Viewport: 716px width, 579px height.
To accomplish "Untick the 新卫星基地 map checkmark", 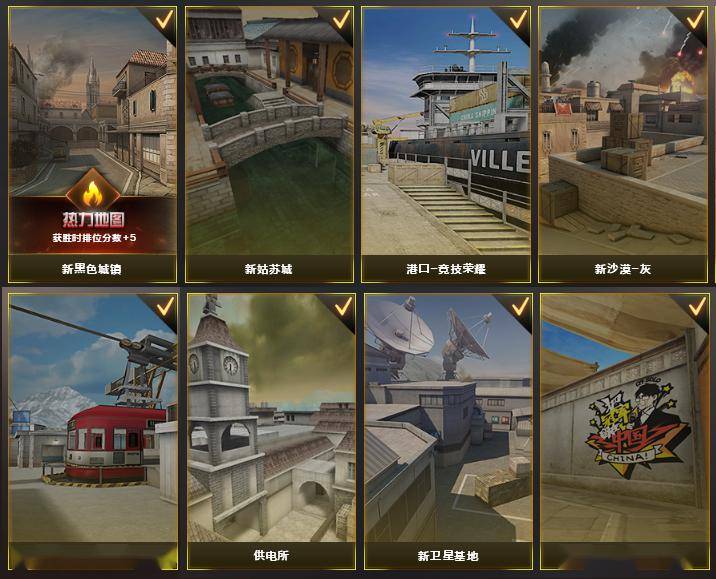I will coord(518,306).
